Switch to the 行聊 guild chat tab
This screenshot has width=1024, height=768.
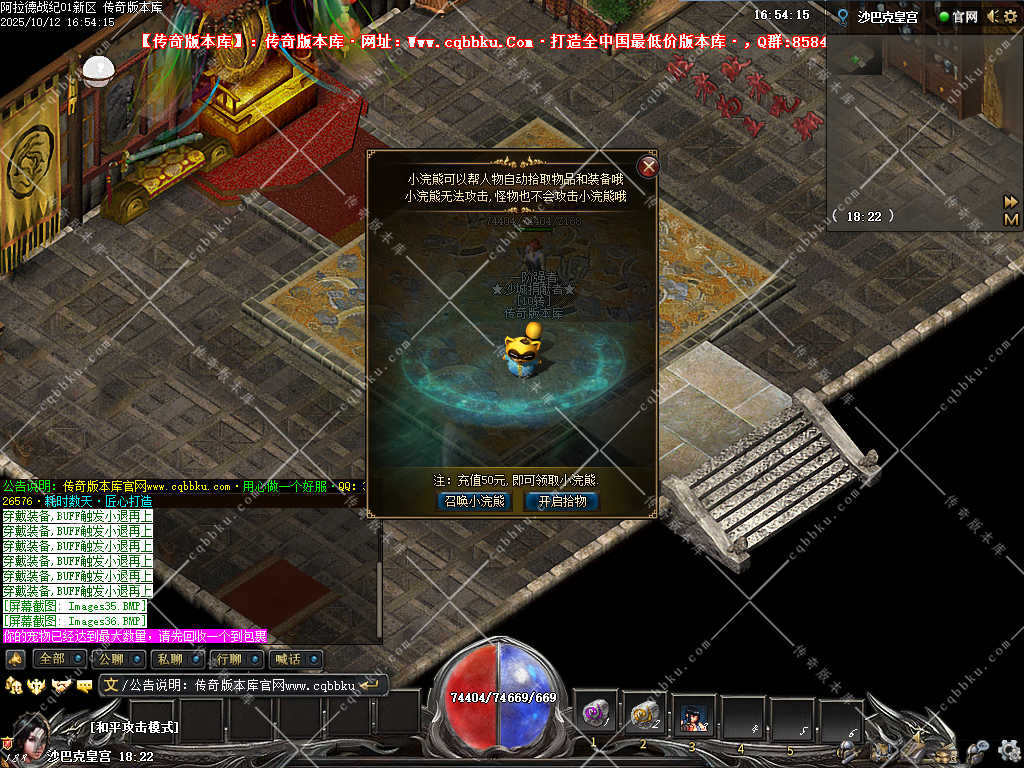tap(229, 659)
